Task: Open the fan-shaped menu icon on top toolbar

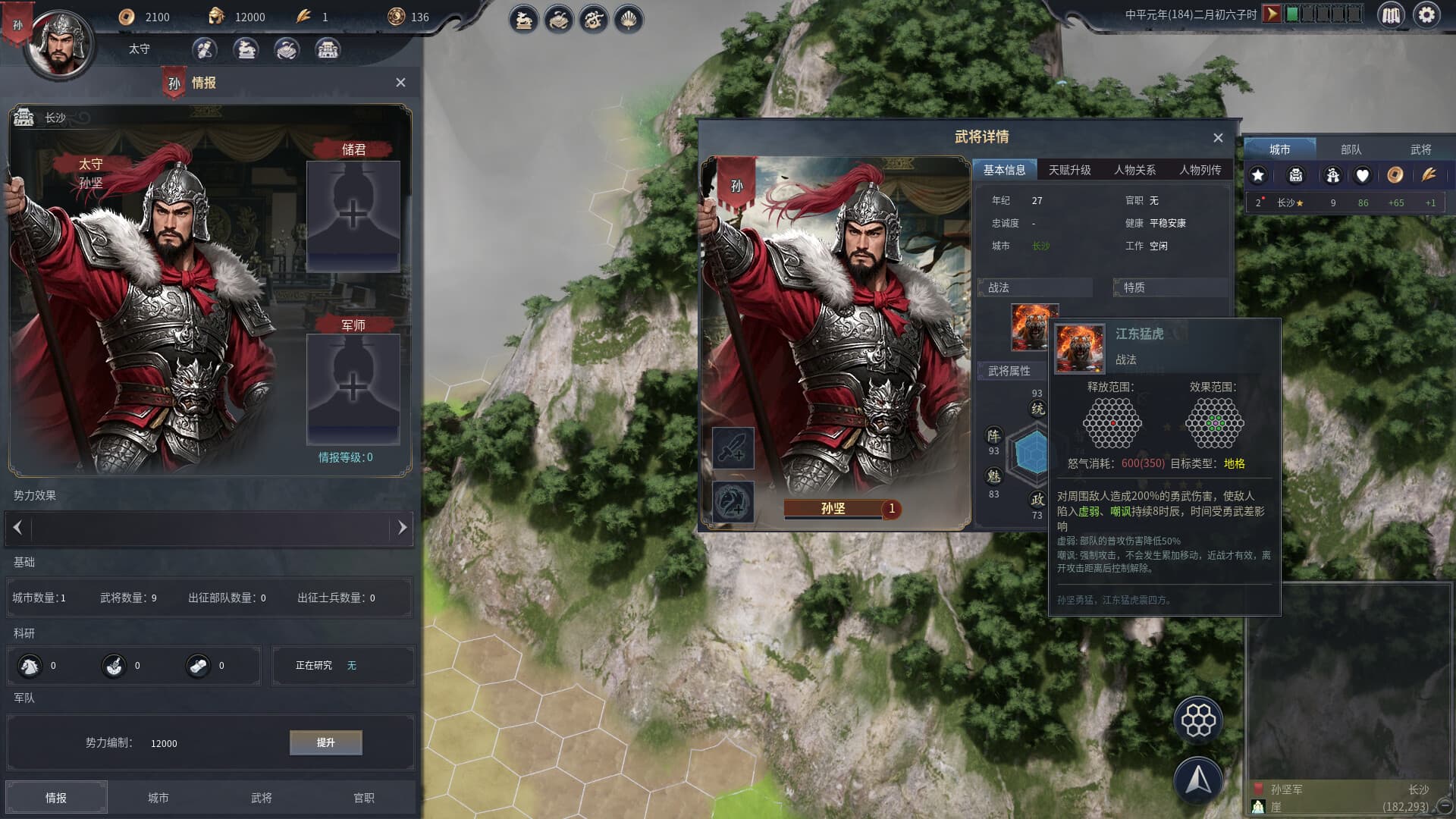Action: coord(628,20)
